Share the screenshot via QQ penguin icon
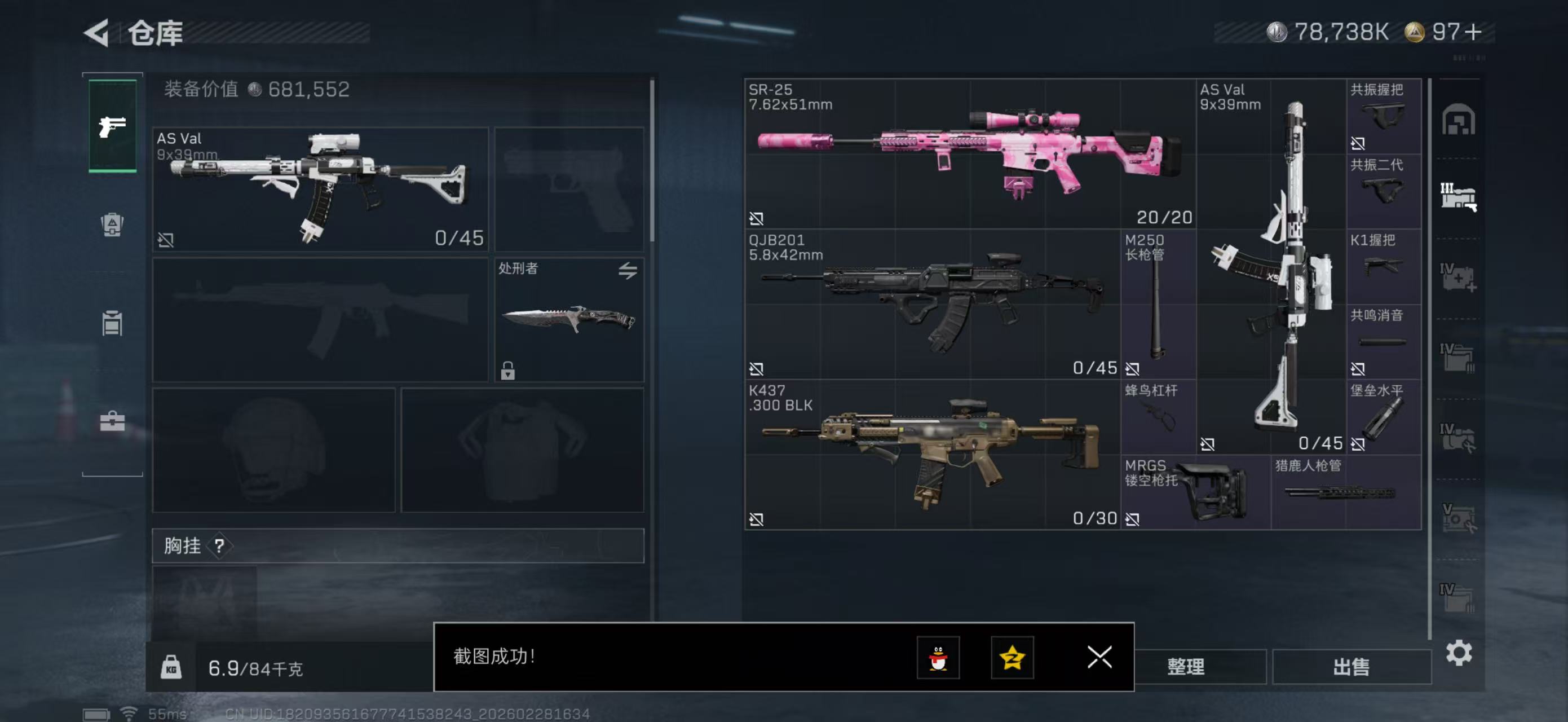Viewport: 1568px width, 722px height. click(938, 657)
